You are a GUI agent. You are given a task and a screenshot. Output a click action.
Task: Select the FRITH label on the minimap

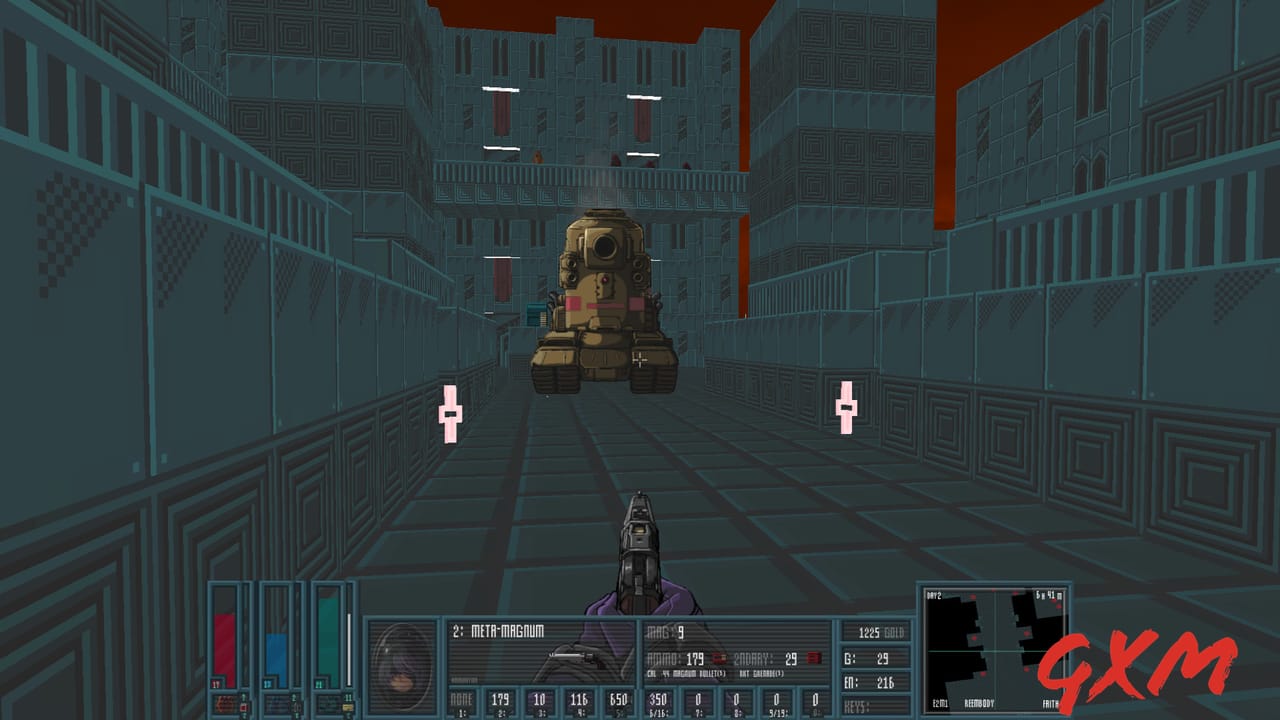pyautogui.click(x=1051, y=703)
